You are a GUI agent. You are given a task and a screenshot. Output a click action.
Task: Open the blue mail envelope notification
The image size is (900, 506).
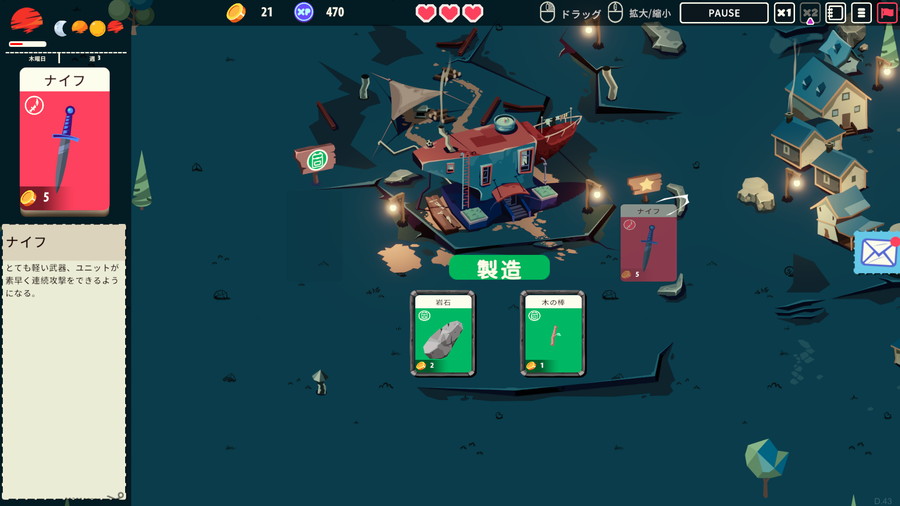(877, 252)
